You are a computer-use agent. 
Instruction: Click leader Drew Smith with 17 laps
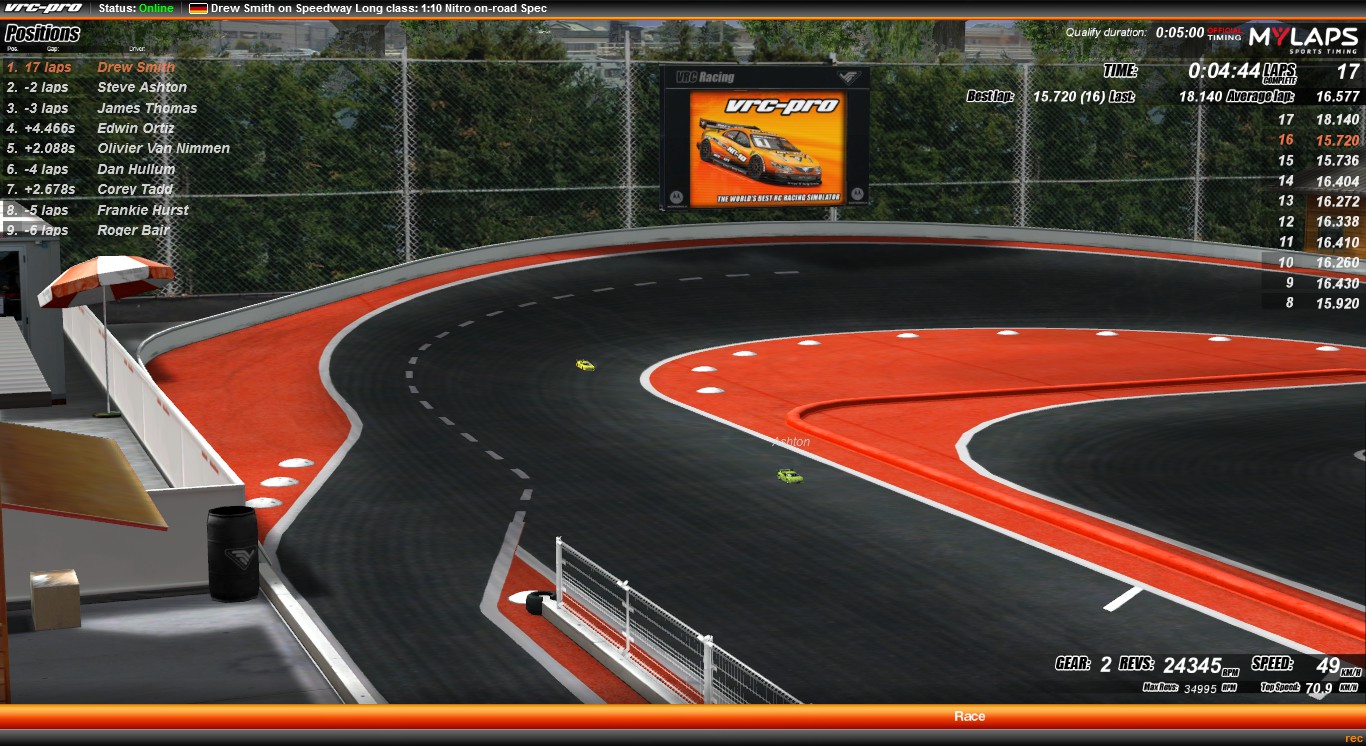[x=134, y=66]
